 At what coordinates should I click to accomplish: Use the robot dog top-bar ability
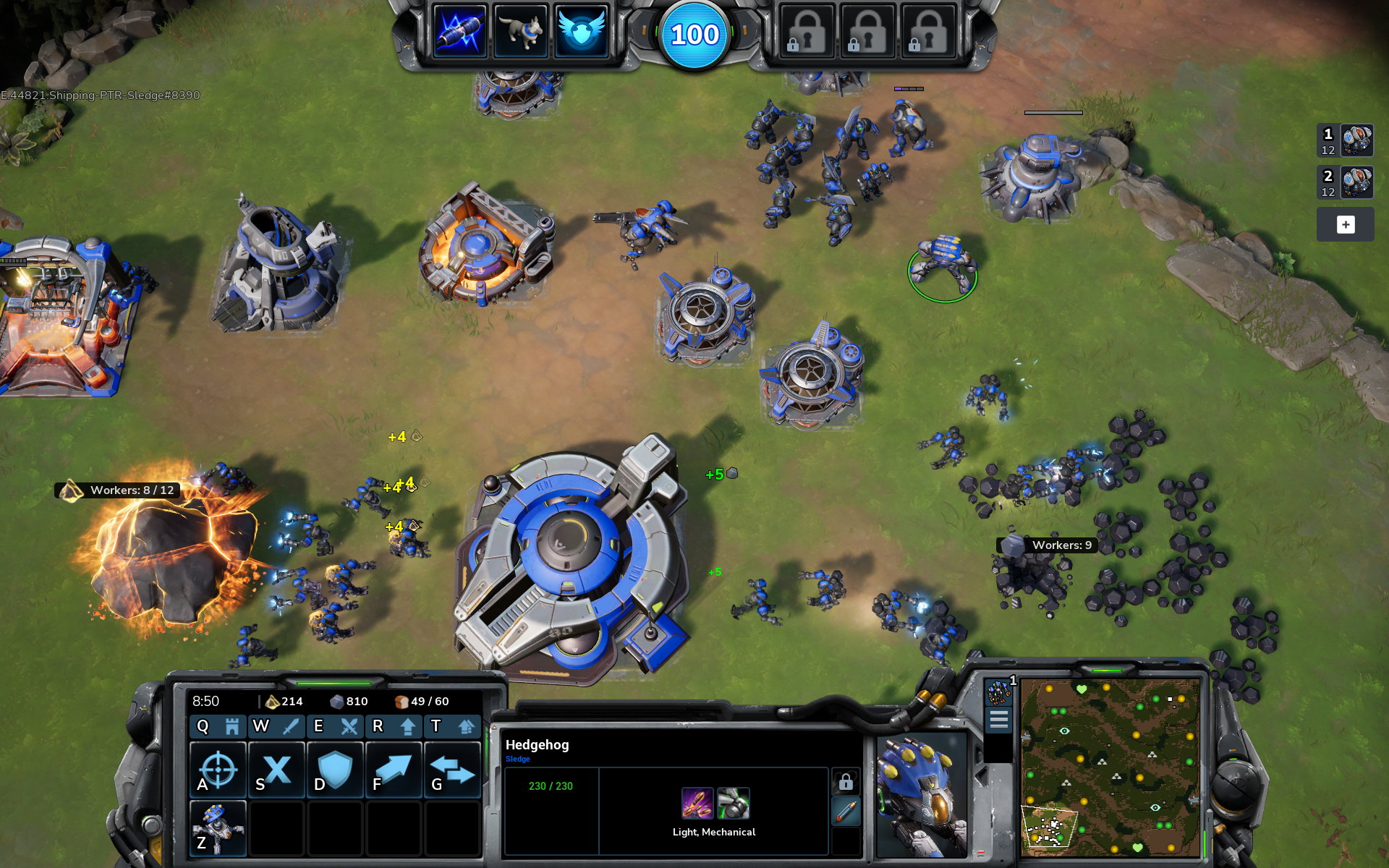(520, 32)
